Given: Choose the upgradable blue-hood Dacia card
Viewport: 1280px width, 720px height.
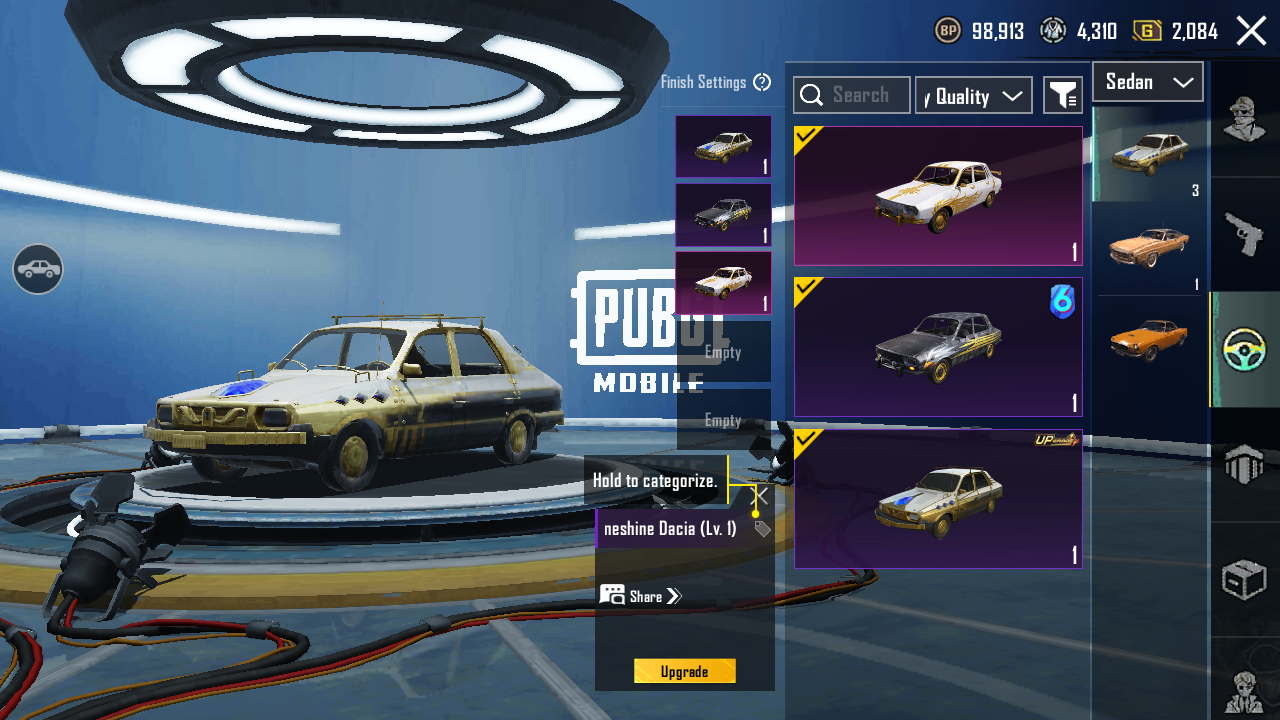Looking at the screenshot, I should pos(938,499).
